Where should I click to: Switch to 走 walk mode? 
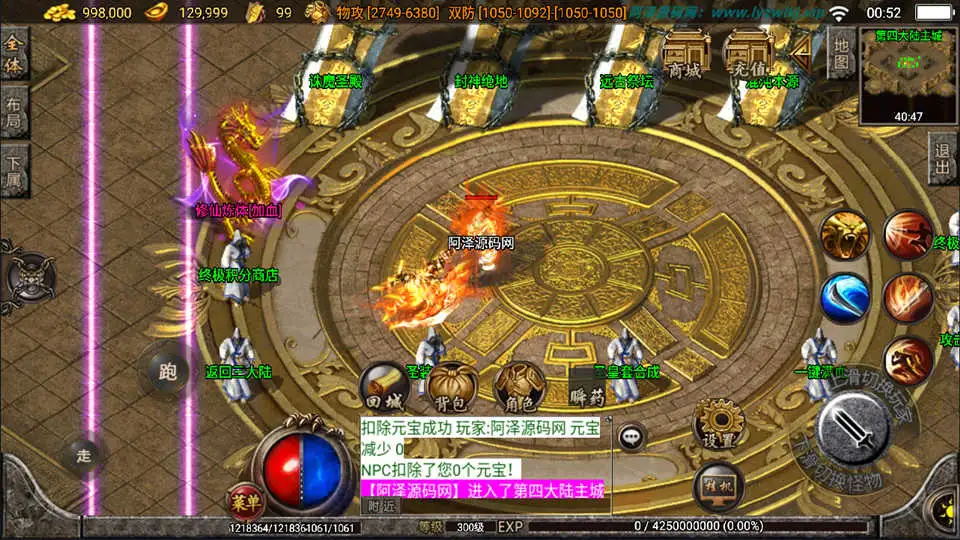tap(84, 456)
